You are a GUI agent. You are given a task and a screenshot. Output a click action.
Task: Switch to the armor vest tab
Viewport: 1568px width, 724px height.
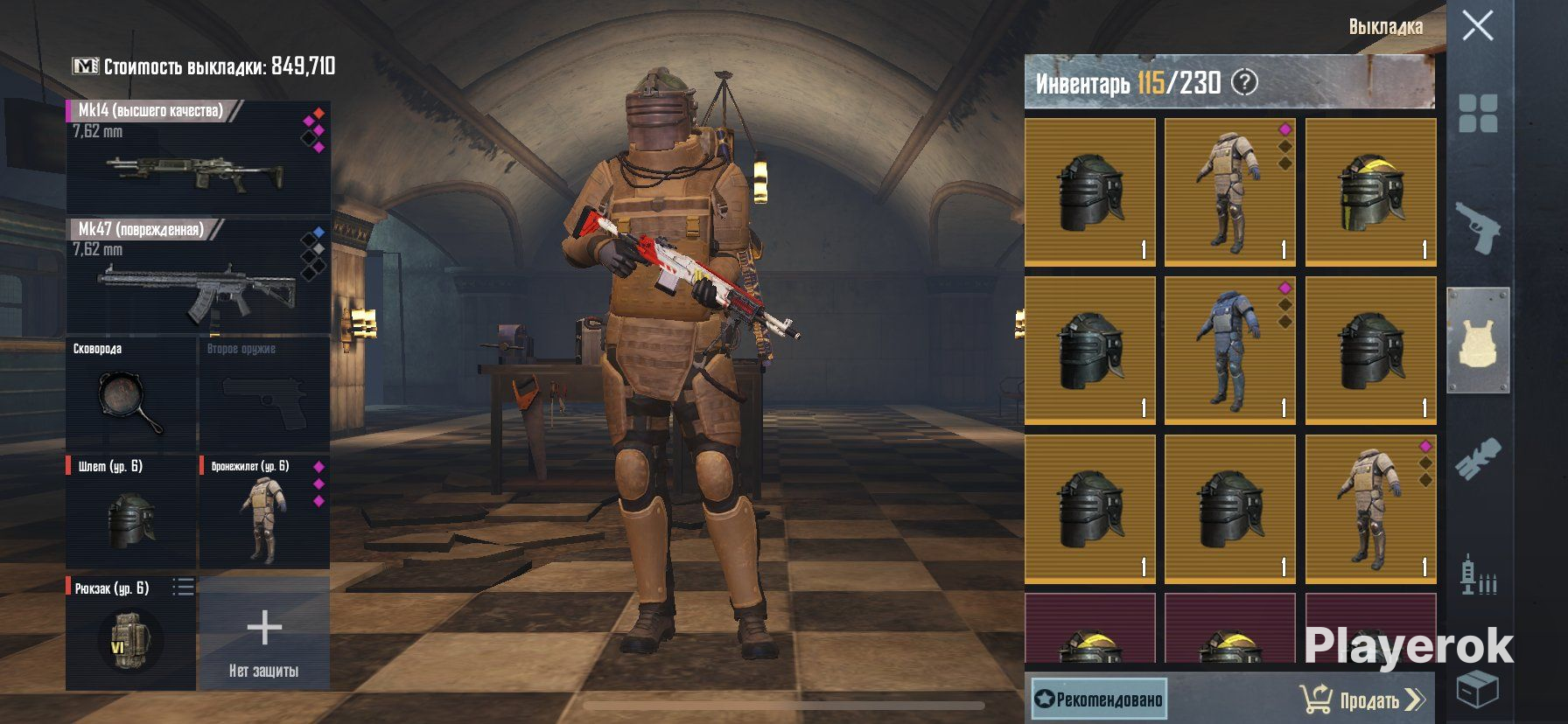(1478, 341)
